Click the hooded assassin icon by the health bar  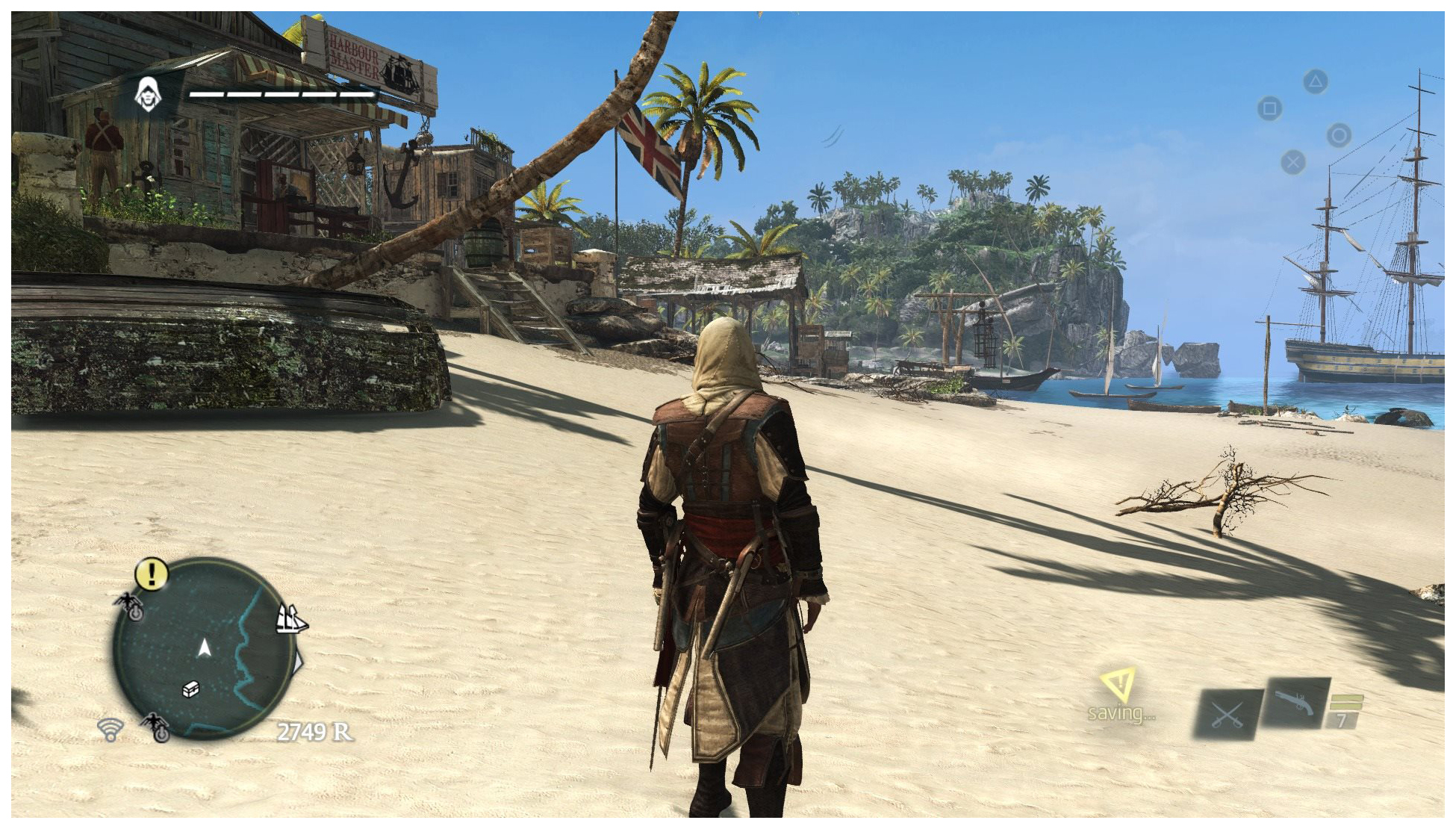pyautogui.click(x=148, y=95)
